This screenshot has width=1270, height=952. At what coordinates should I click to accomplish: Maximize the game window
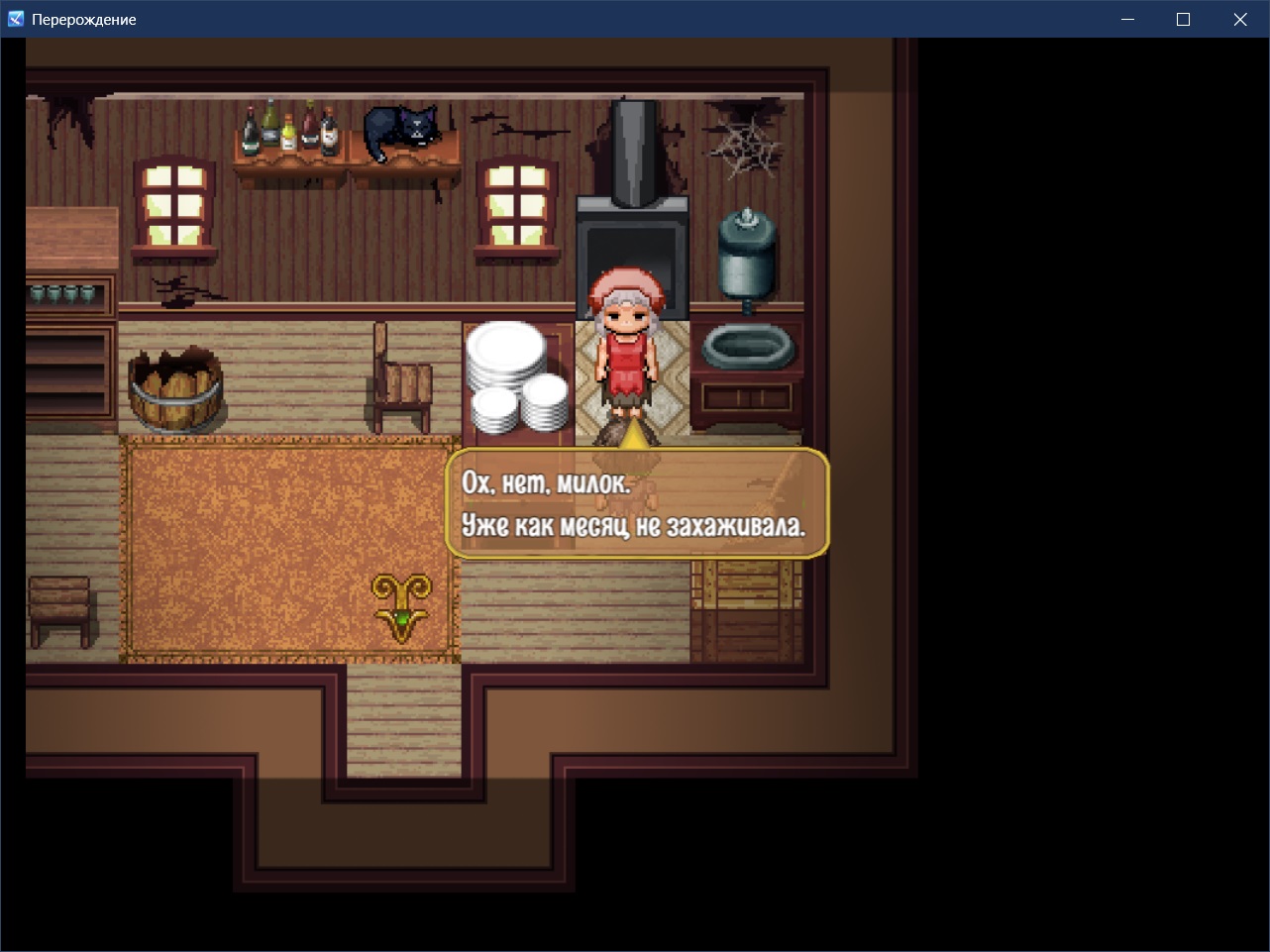[1183, 20]
